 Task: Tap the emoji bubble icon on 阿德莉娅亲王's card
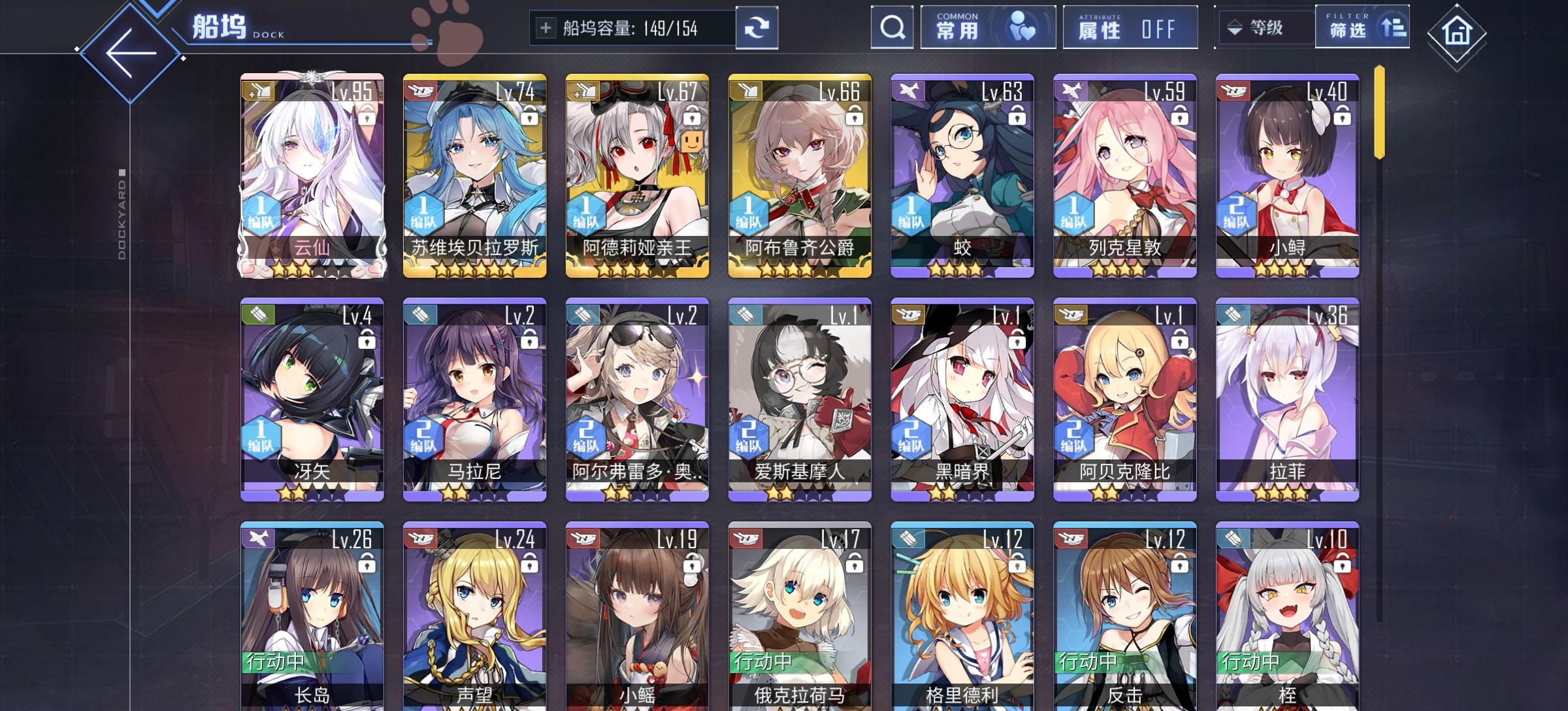click(x=693, y=142)
